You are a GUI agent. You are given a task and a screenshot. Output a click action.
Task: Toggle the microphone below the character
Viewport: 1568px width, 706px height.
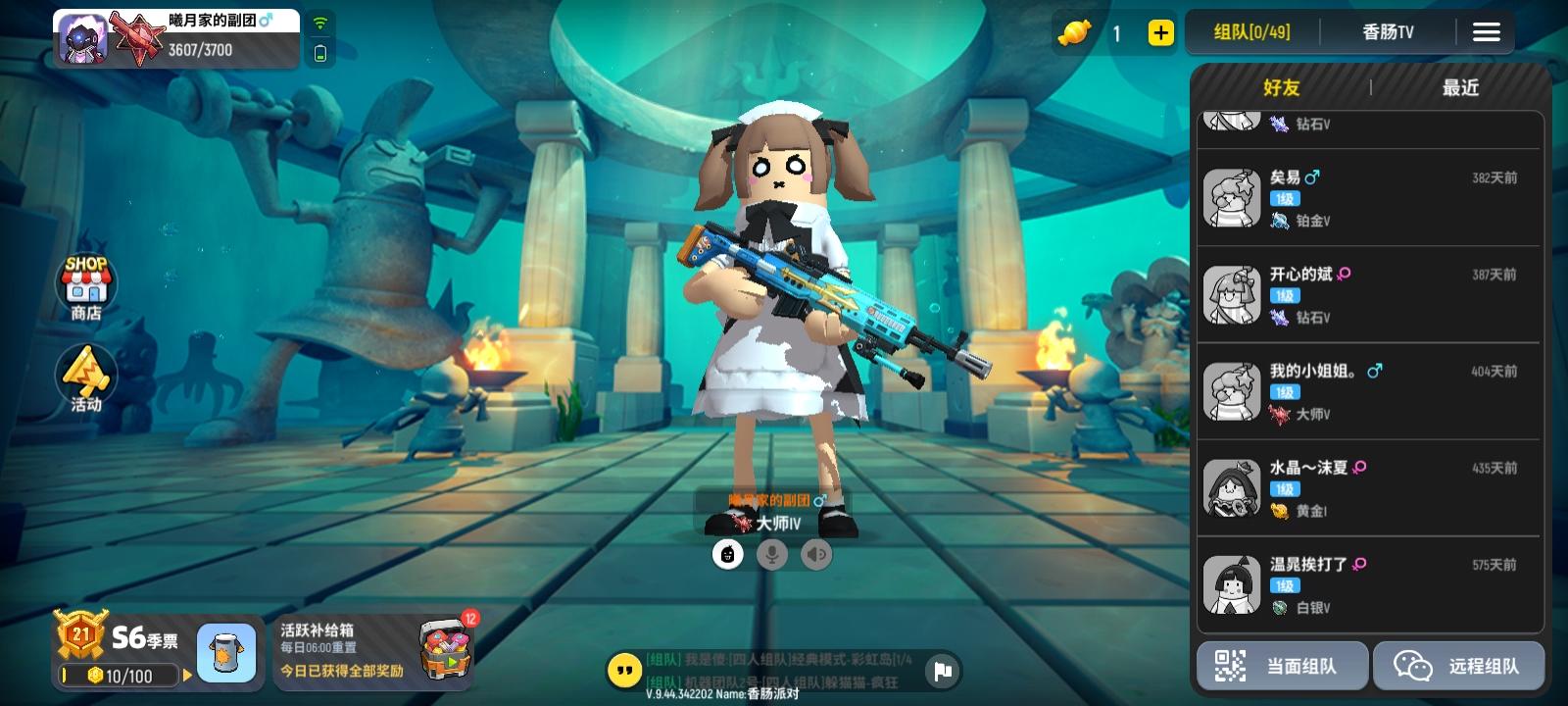(773, 556)
